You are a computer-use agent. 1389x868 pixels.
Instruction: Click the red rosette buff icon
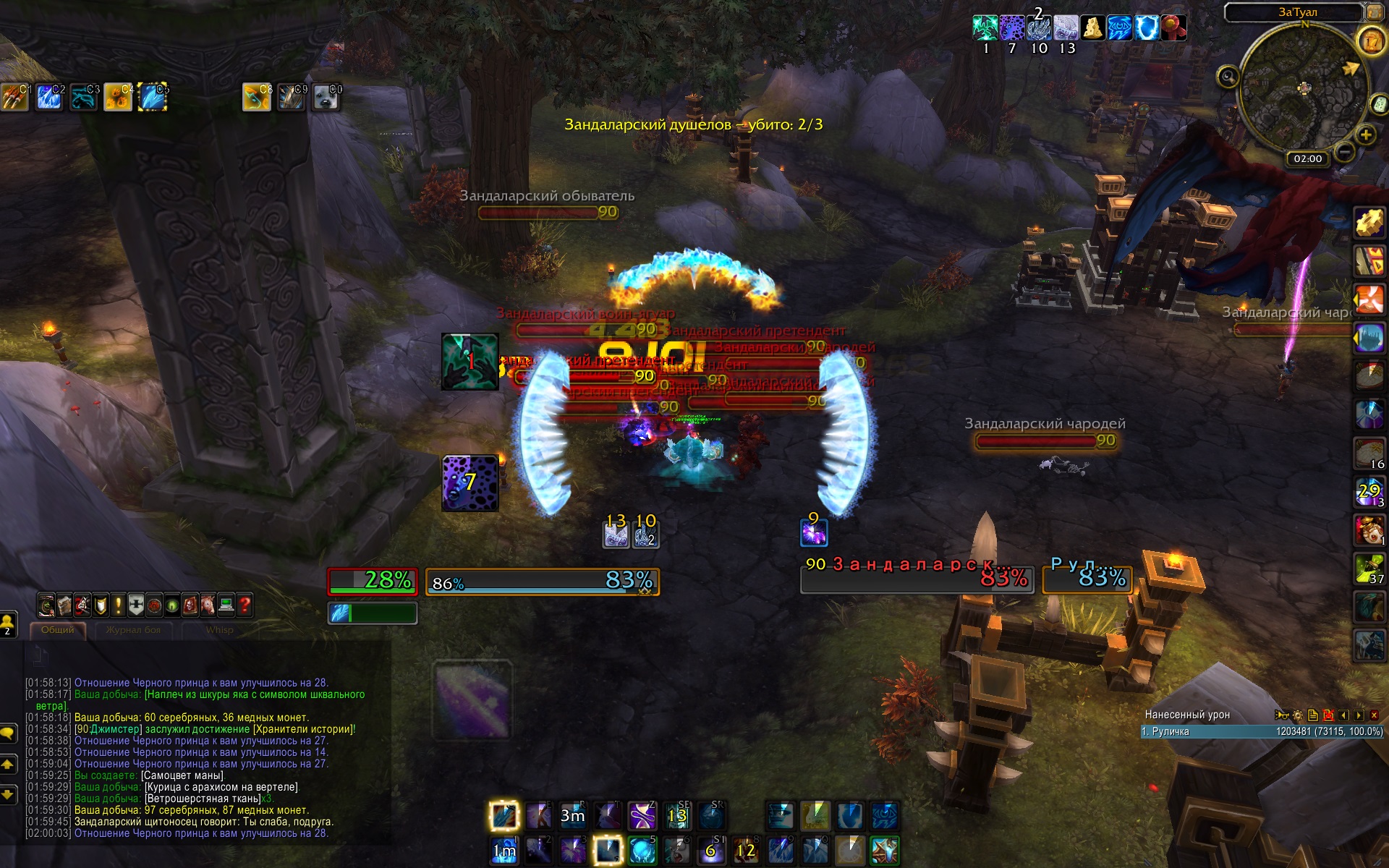(x=1173, y=28)
